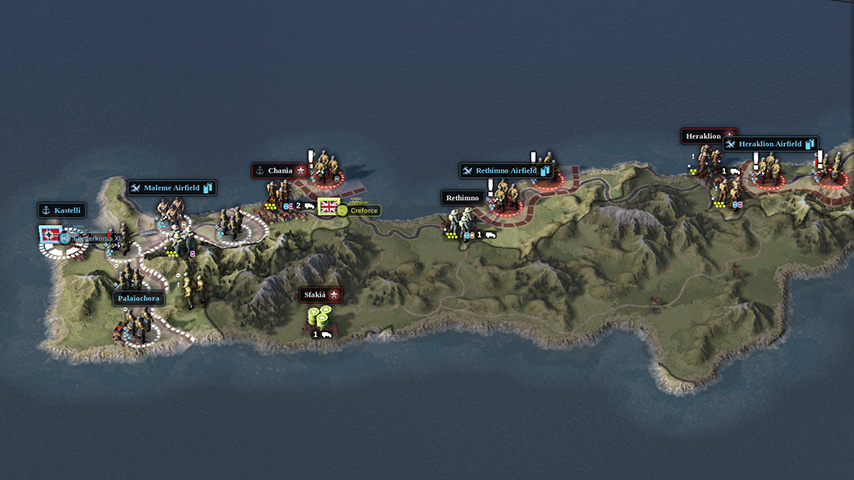Select the Fliegerkorps XI HQ marker
Image resolution: width=854 pixels, height=480 pixels.
click(95, 238)
